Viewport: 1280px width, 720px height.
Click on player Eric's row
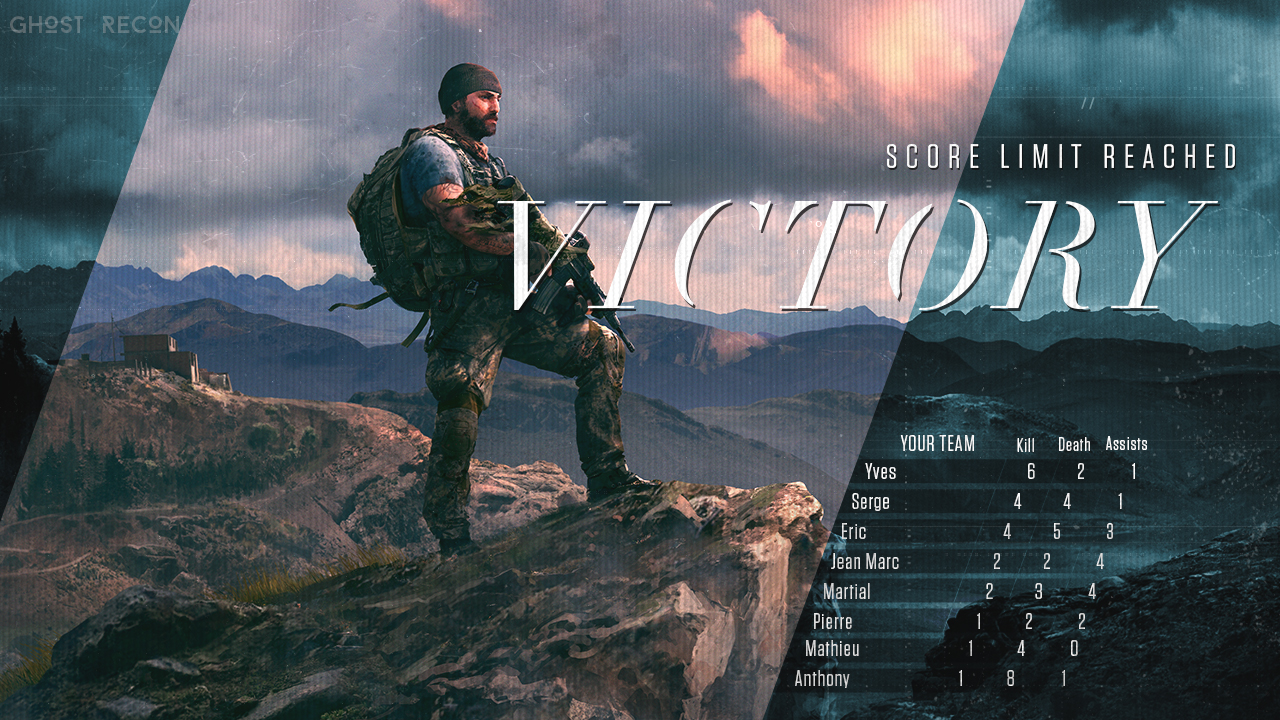click(853, 532)
